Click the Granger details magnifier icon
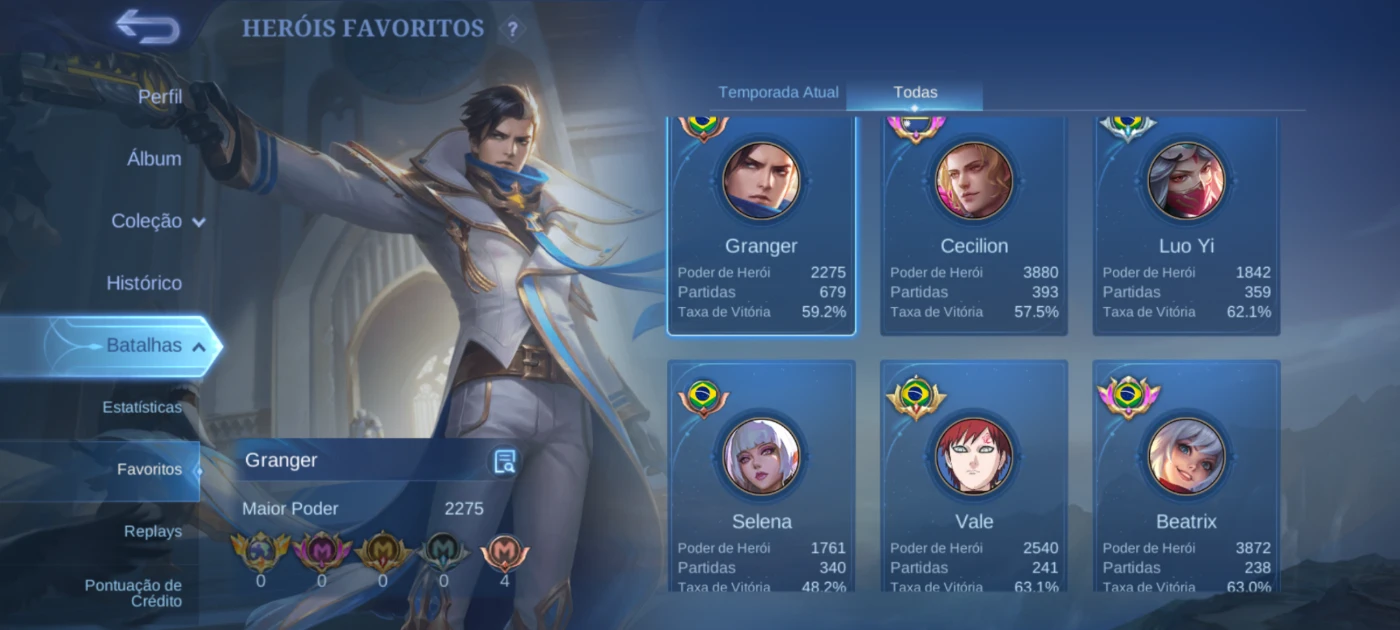This screenshot has height=630, width=1400. [x=505, y=461]
